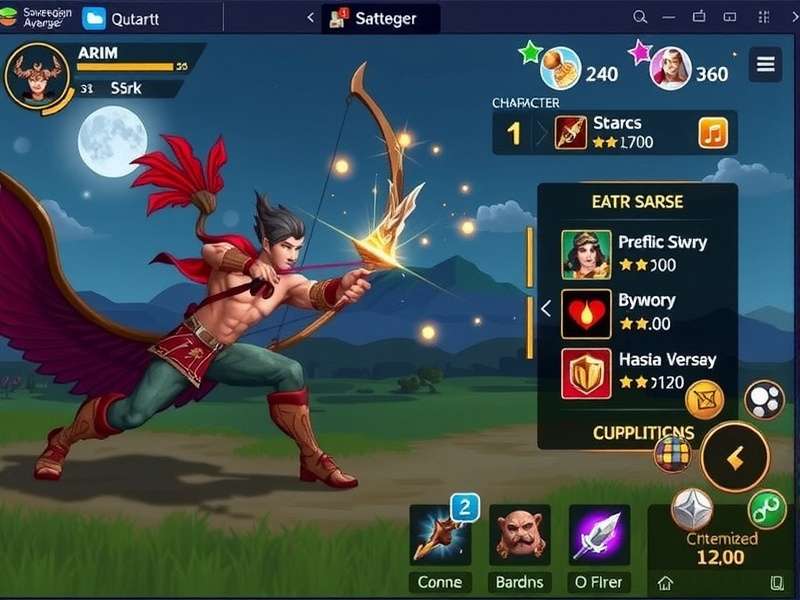
Task: Toggle the orange music note button
Action: (712, 132)
